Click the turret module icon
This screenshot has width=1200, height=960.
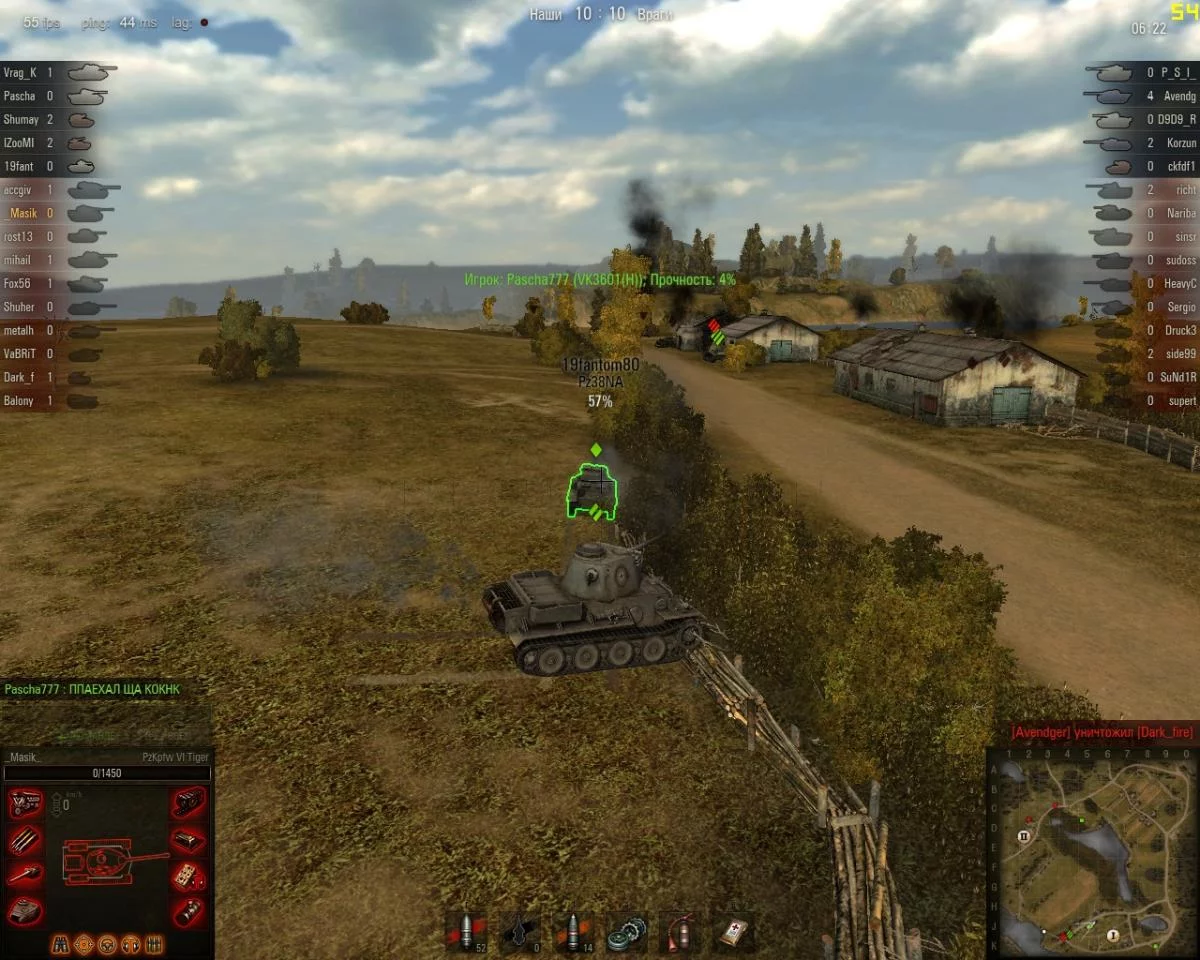pos(25,910)
